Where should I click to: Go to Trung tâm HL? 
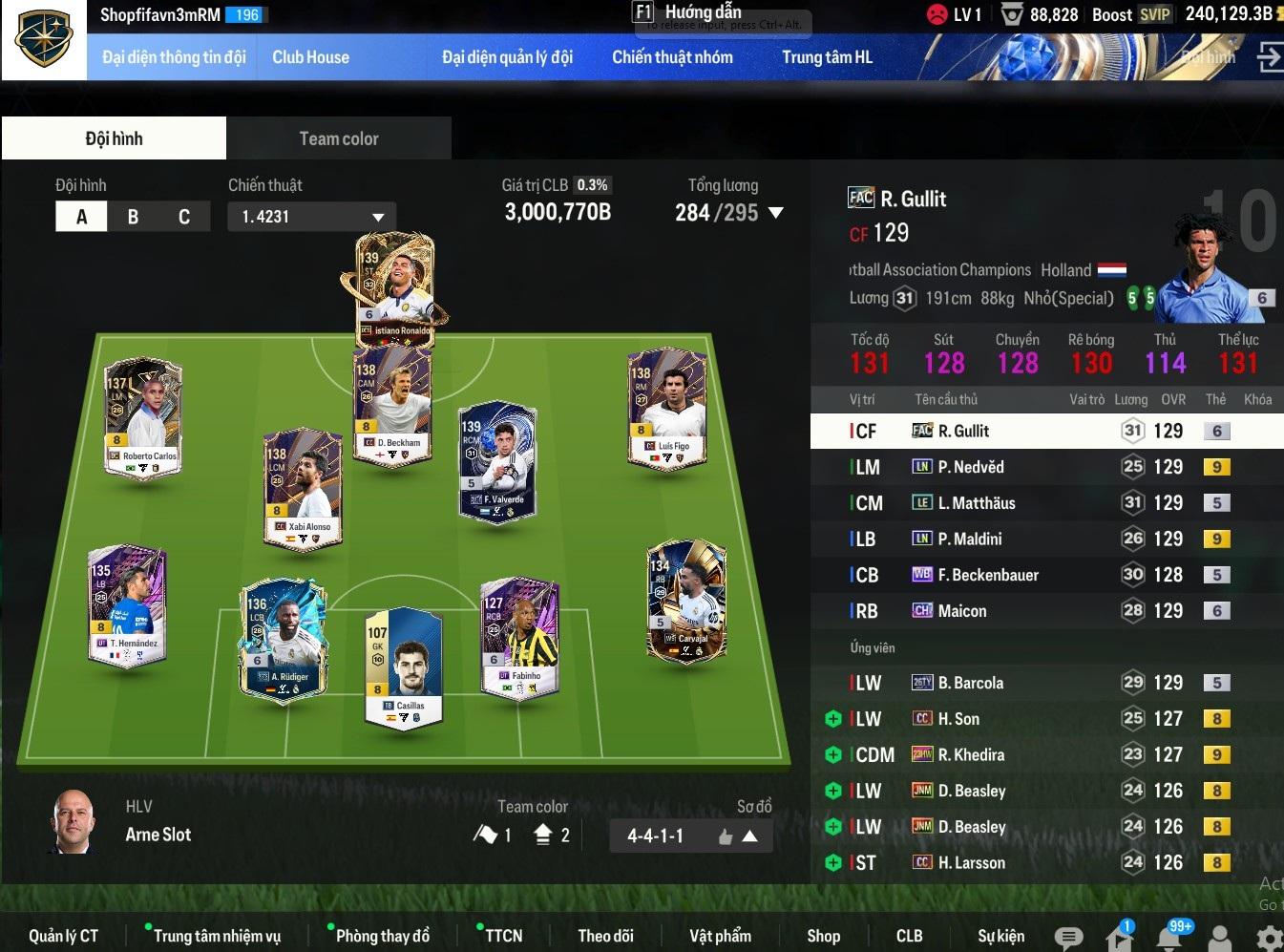coord(827,57)
